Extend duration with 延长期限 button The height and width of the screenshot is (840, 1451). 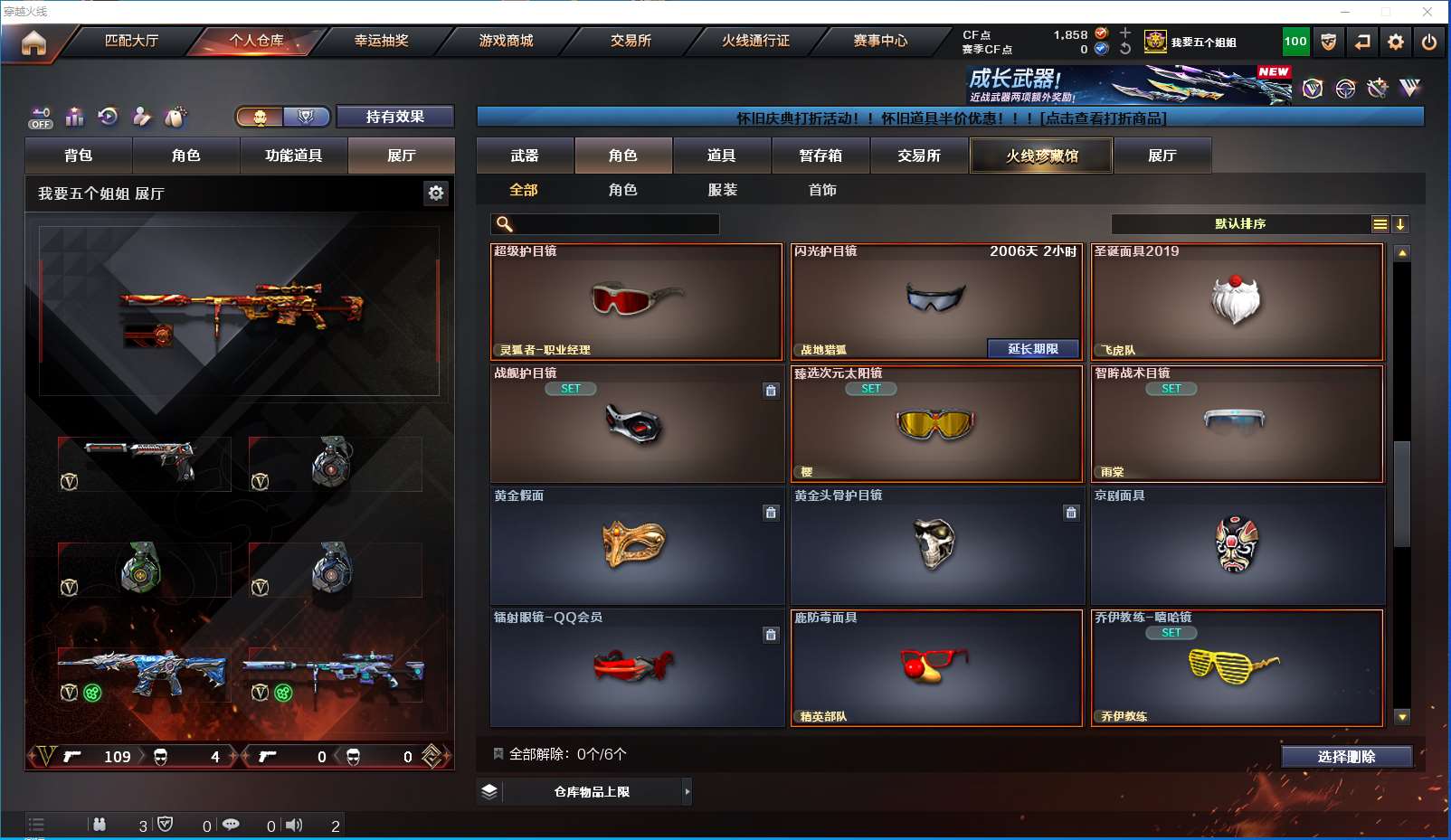(x=1033, y=349)
